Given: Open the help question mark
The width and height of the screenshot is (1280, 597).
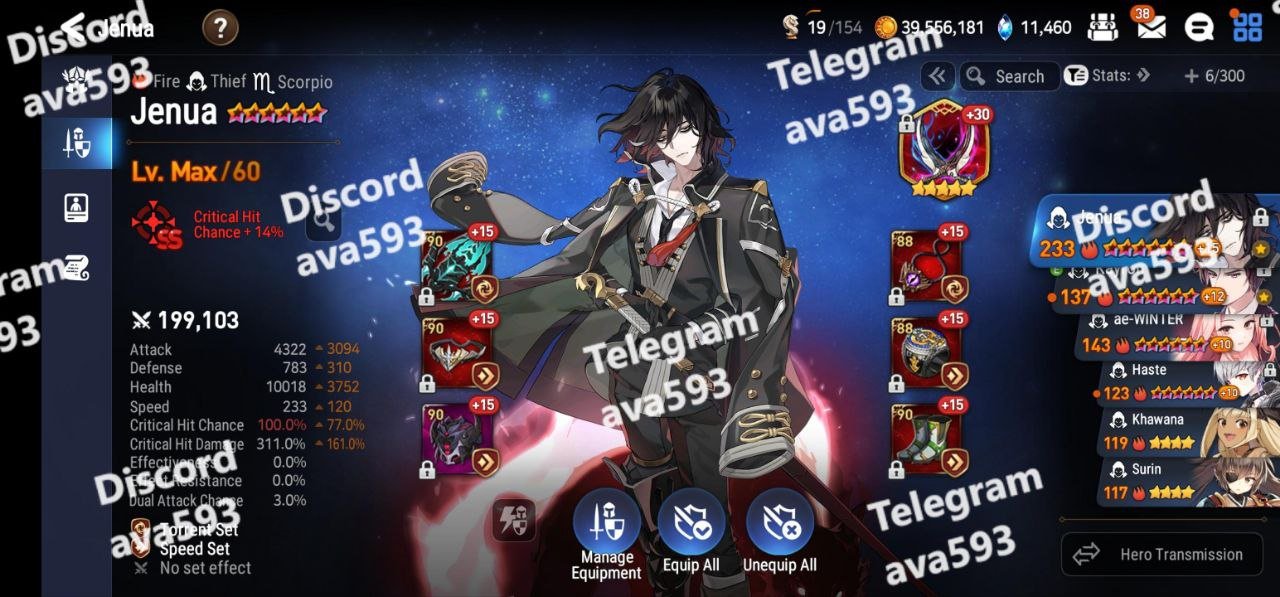Looking at the screenshot, I should coord(219,28).
